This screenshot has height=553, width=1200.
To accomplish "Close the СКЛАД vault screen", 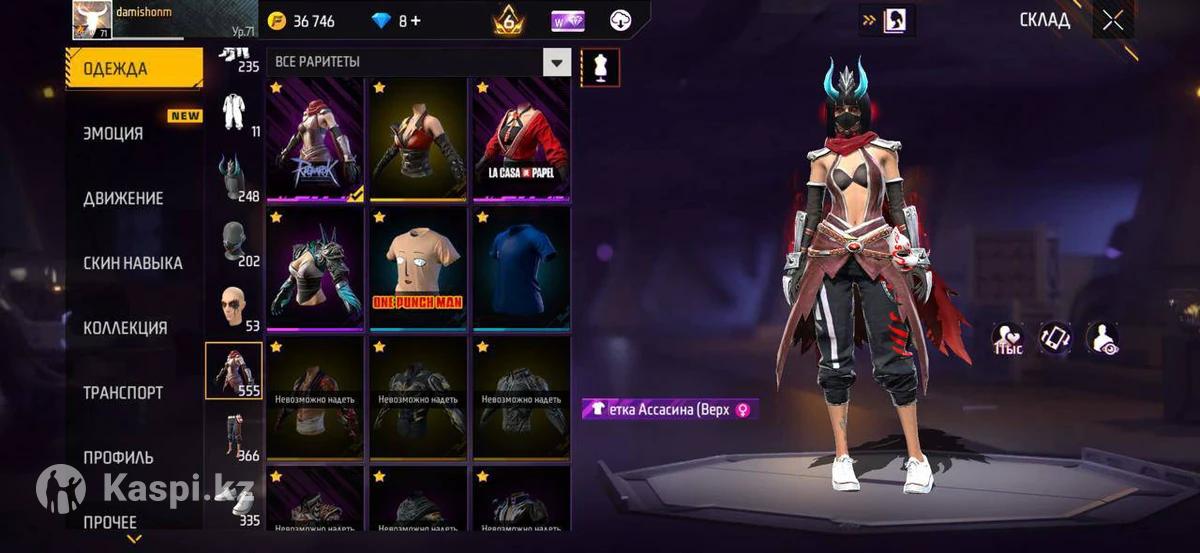I will [x=1112, y=21].
